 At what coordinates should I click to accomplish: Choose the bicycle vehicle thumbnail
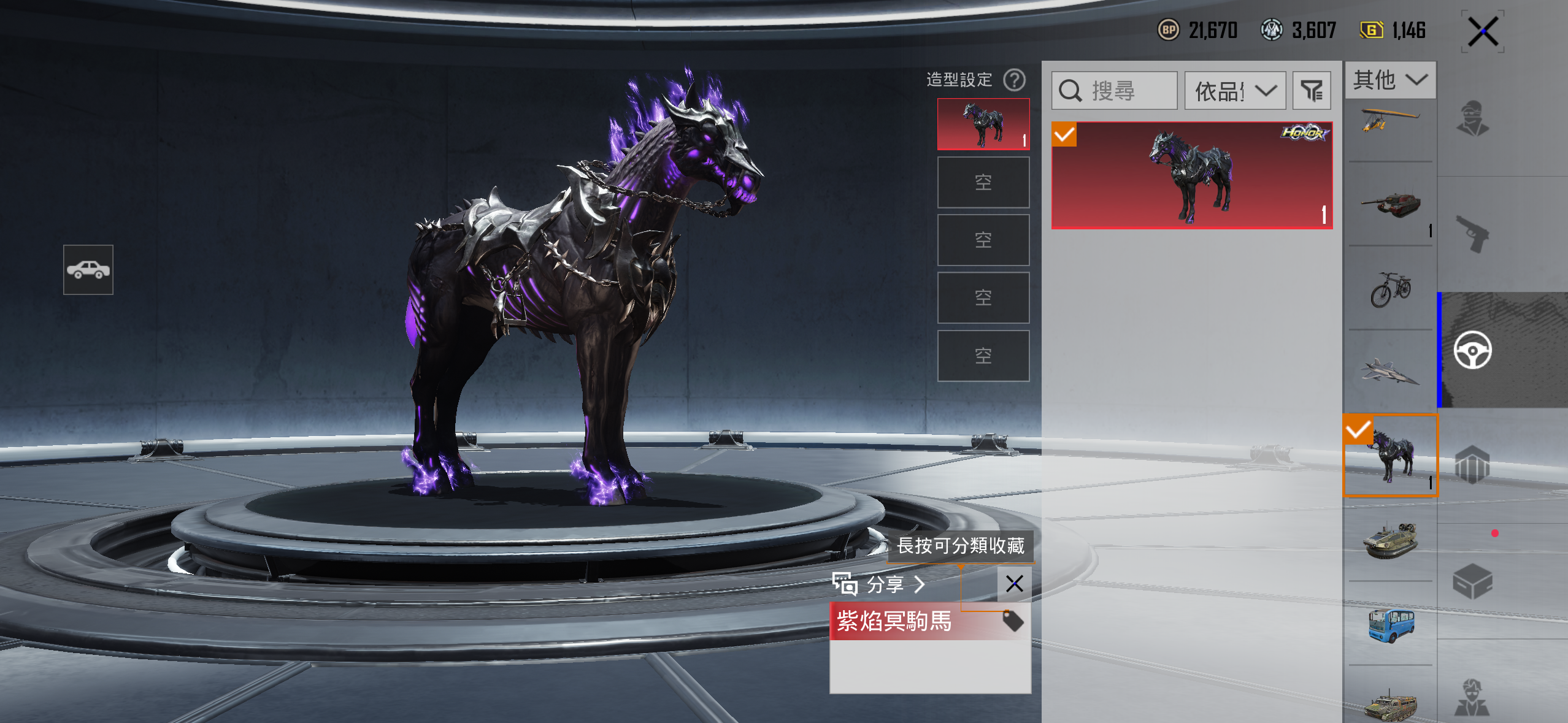tap(1390, 289)
